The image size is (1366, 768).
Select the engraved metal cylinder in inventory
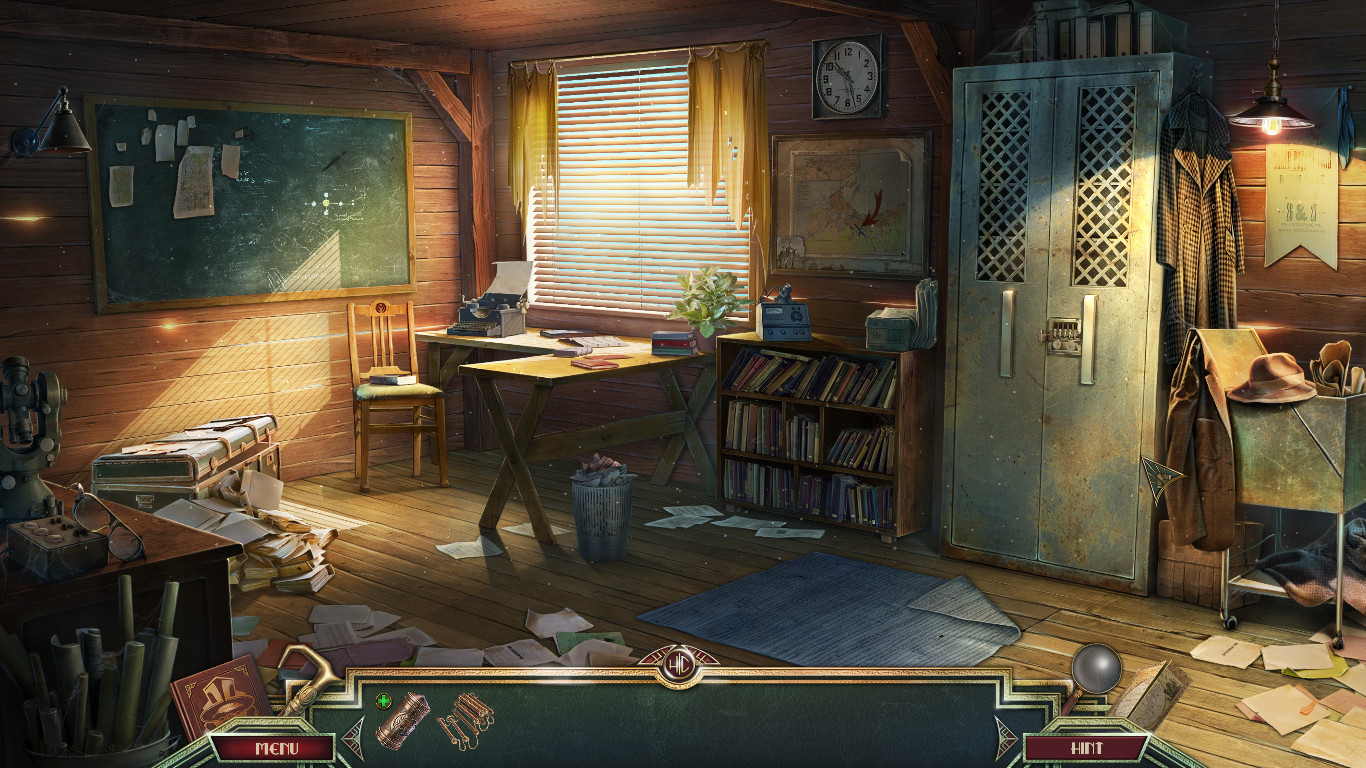403,720
